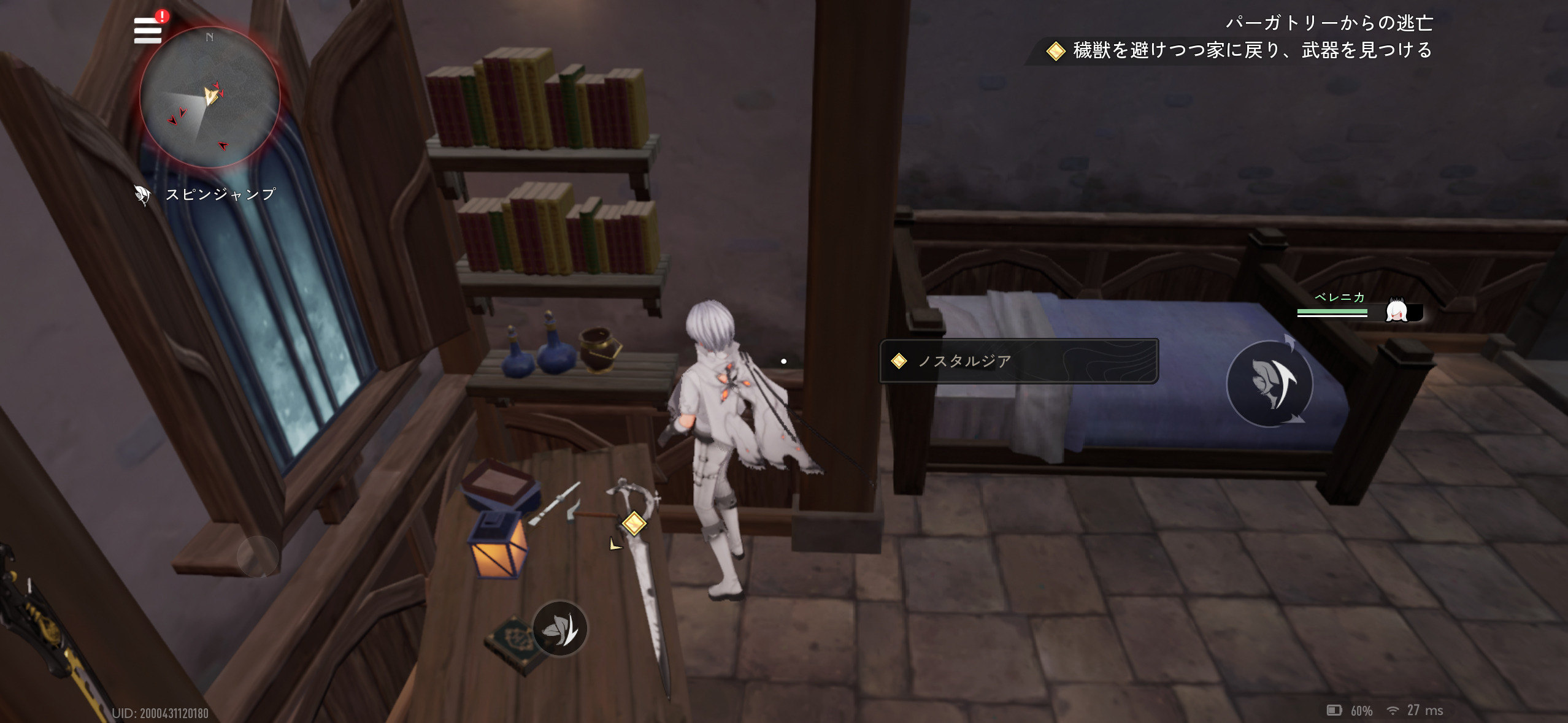
Task: Select the ベレニカ character portrait
Action: coord(1397,311)
